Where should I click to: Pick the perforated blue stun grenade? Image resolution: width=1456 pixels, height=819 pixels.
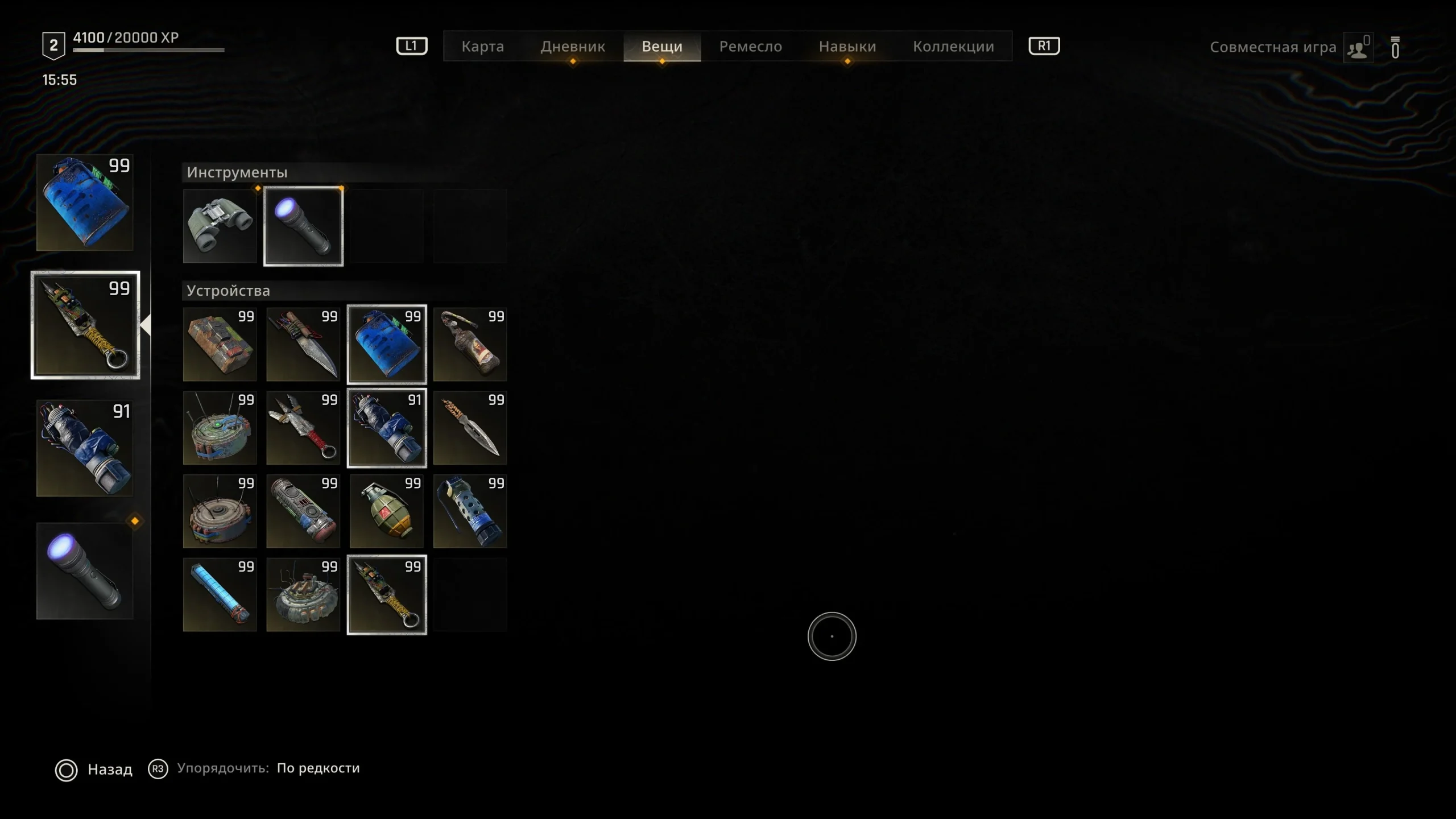pyautogui.click(x=470, y=511)
